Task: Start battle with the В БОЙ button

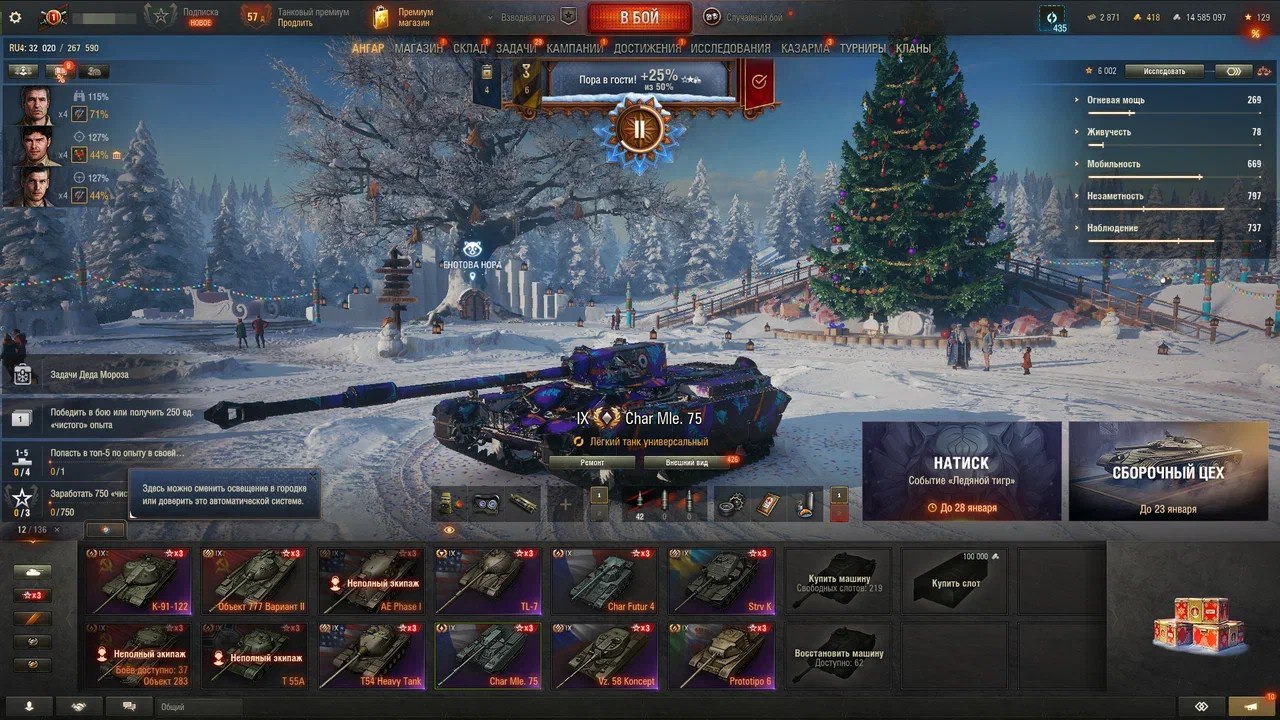Action: (x=639, y=18)
